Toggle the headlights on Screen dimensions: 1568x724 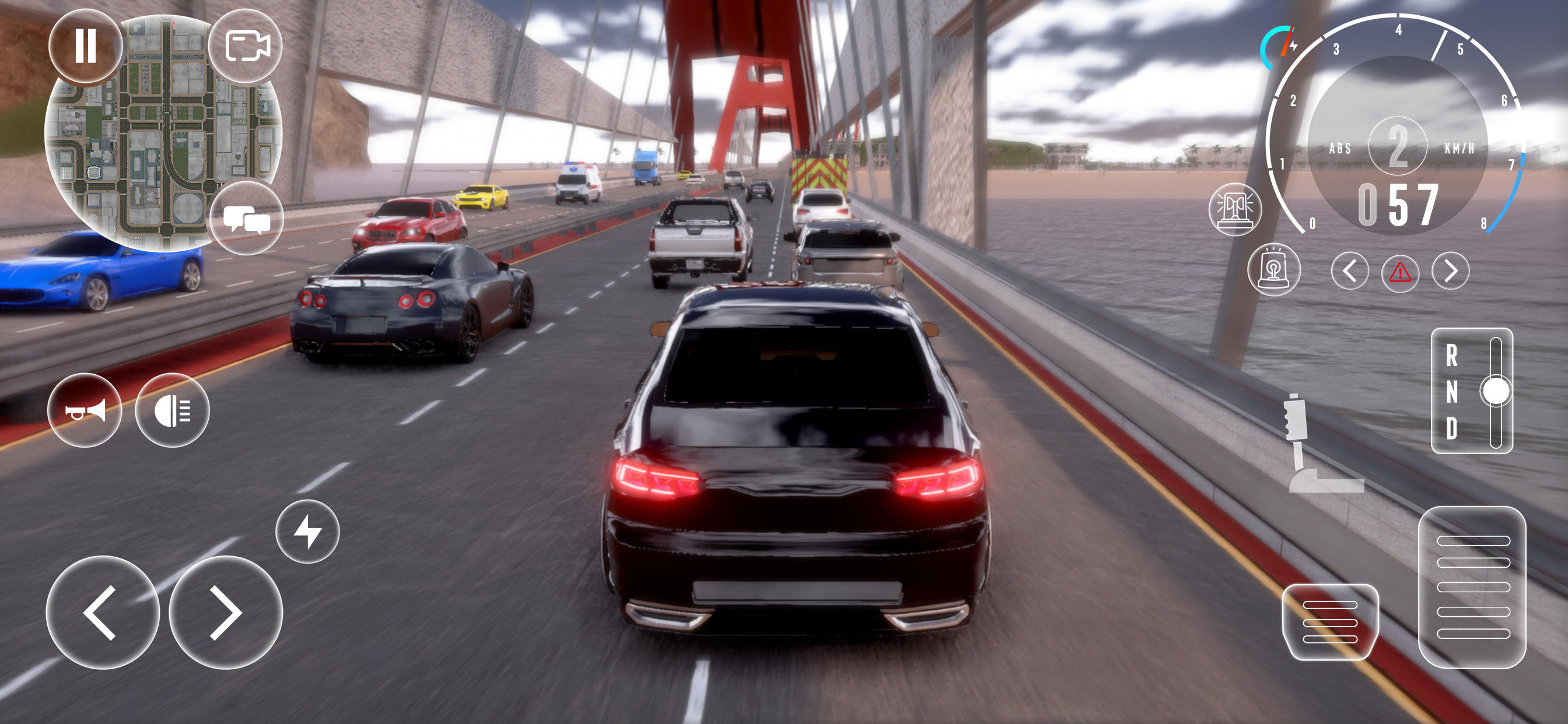[173, 412]
